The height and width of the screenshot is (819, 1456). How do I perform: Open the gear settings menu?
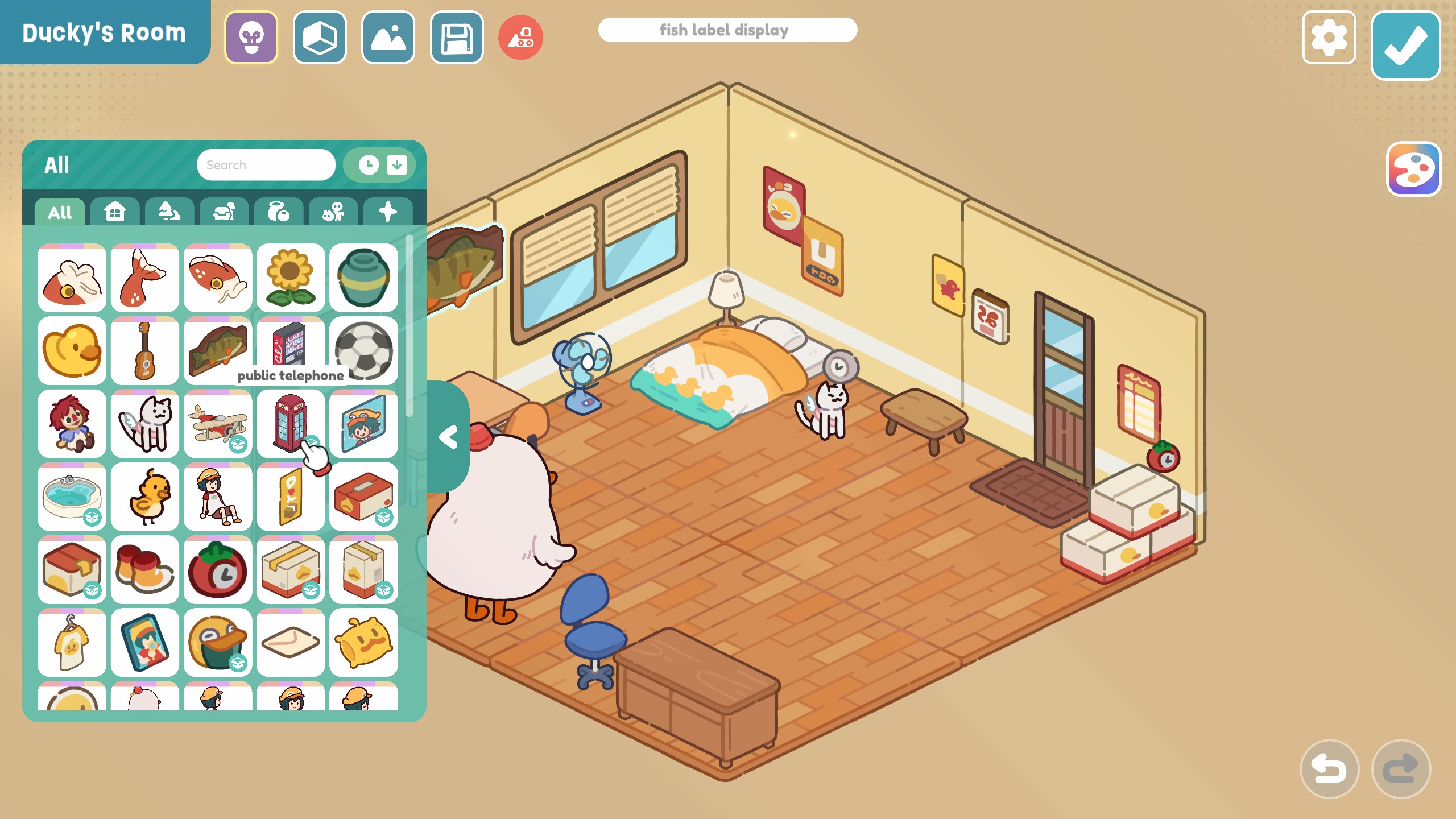click(x=1329, y=38)
